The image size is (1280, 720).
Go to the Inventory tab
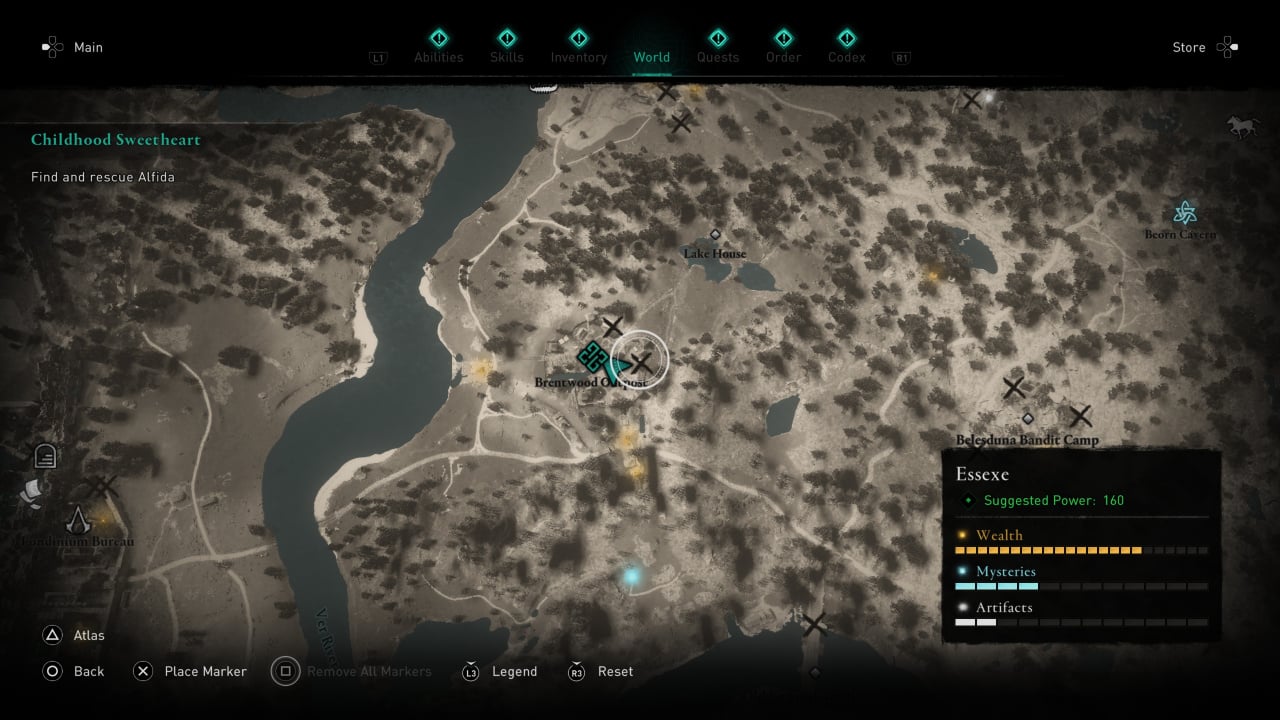578,47
